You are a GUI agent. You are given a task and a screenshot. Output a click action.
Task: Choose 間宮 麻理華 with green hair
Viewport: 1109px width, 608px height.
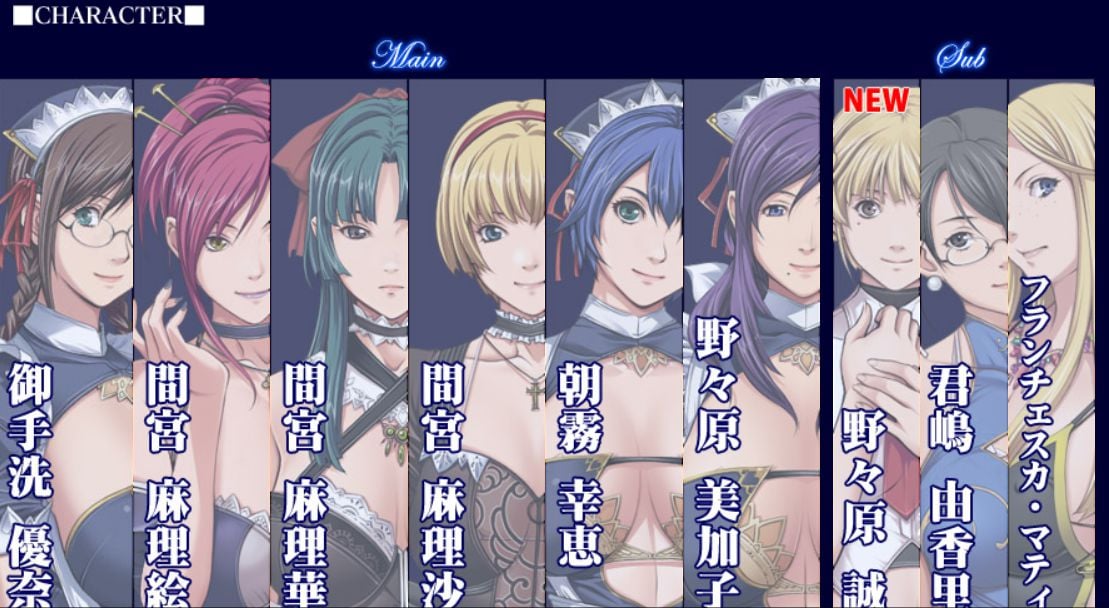pyautogui.click(x=339, y=340)
